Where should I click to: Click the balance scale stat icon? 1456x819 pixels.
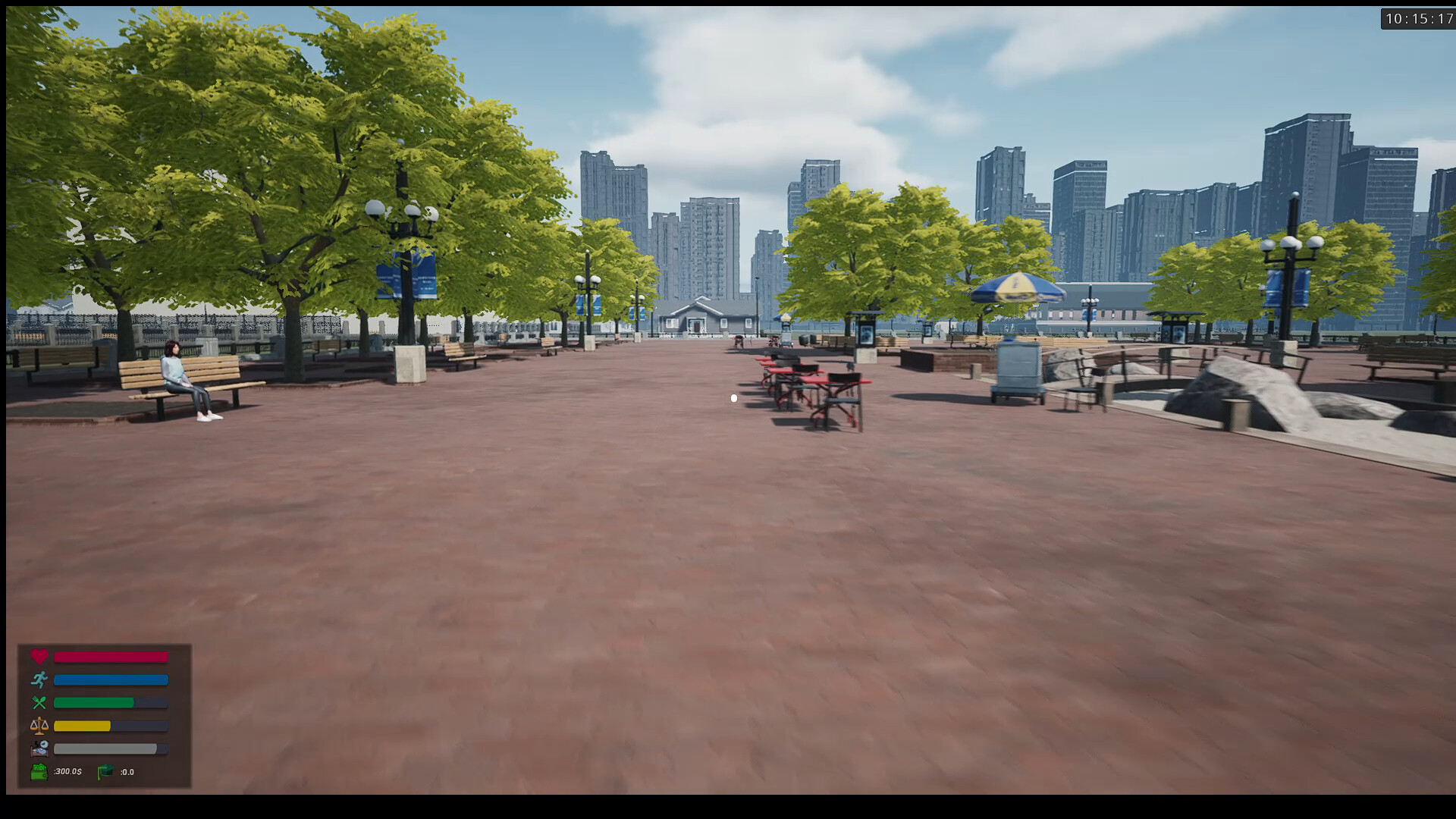[x=39, y=725]
